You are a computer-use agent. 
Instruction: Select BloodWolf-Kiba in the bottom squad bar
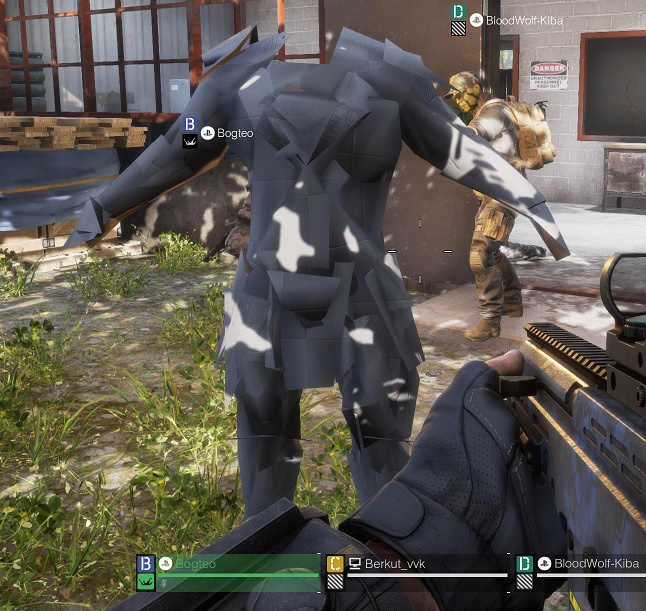(x=594, y=565)
